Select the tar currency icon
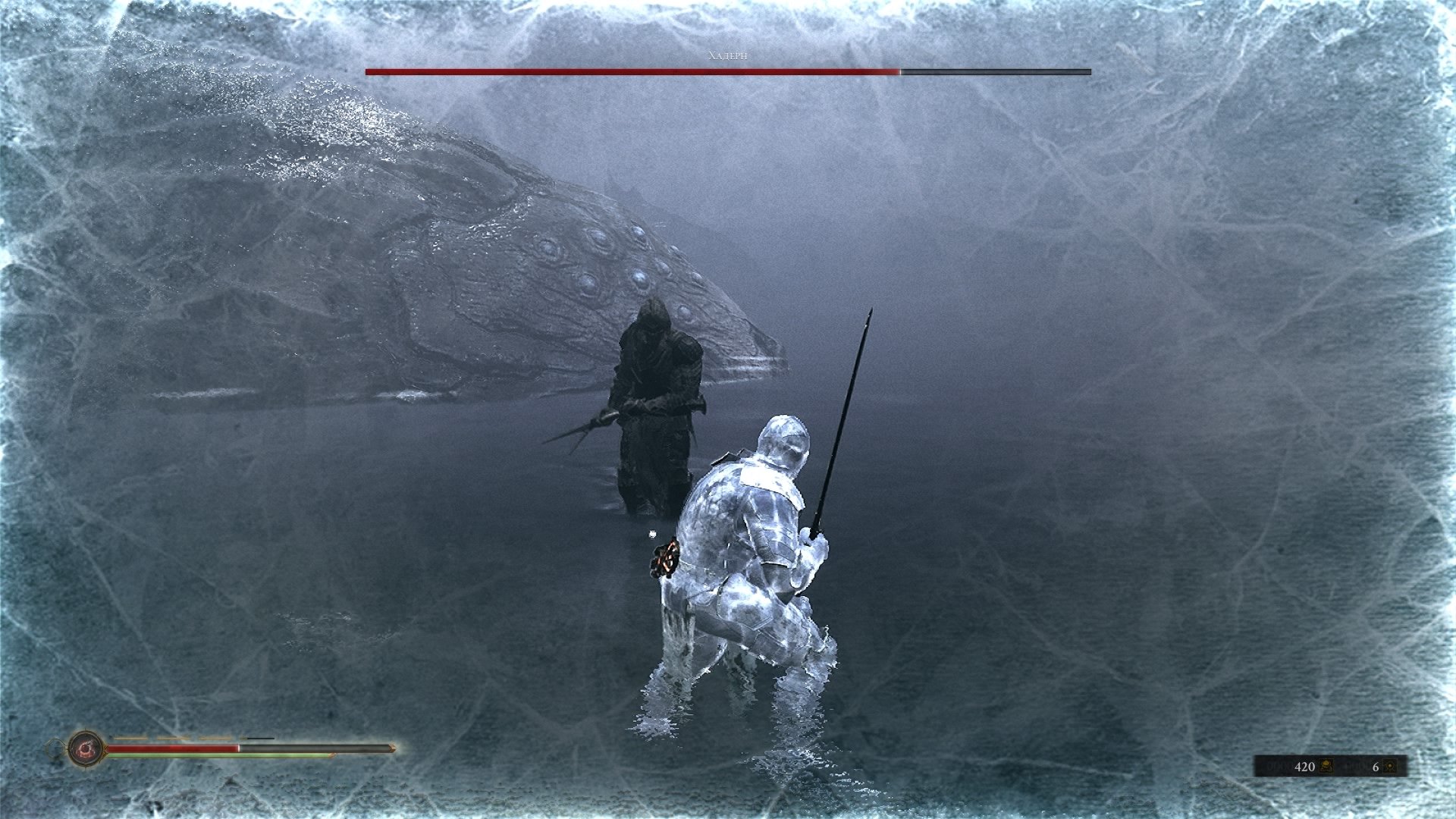Image resolution: width=1456 pixels, height=819 pixels. click(x=1326, y=767)
